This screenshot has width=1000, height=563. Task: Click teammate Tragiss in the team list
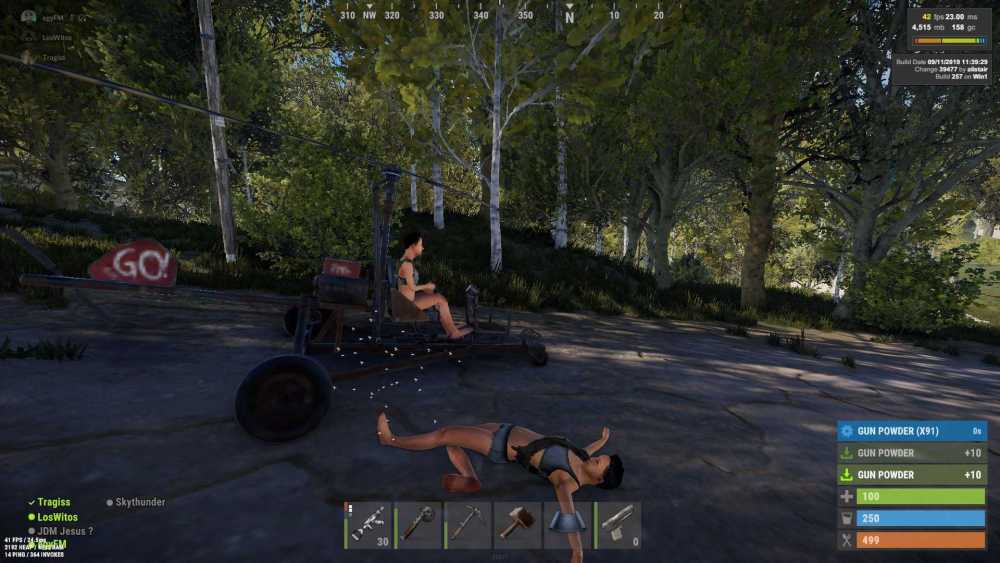(54, 502)
